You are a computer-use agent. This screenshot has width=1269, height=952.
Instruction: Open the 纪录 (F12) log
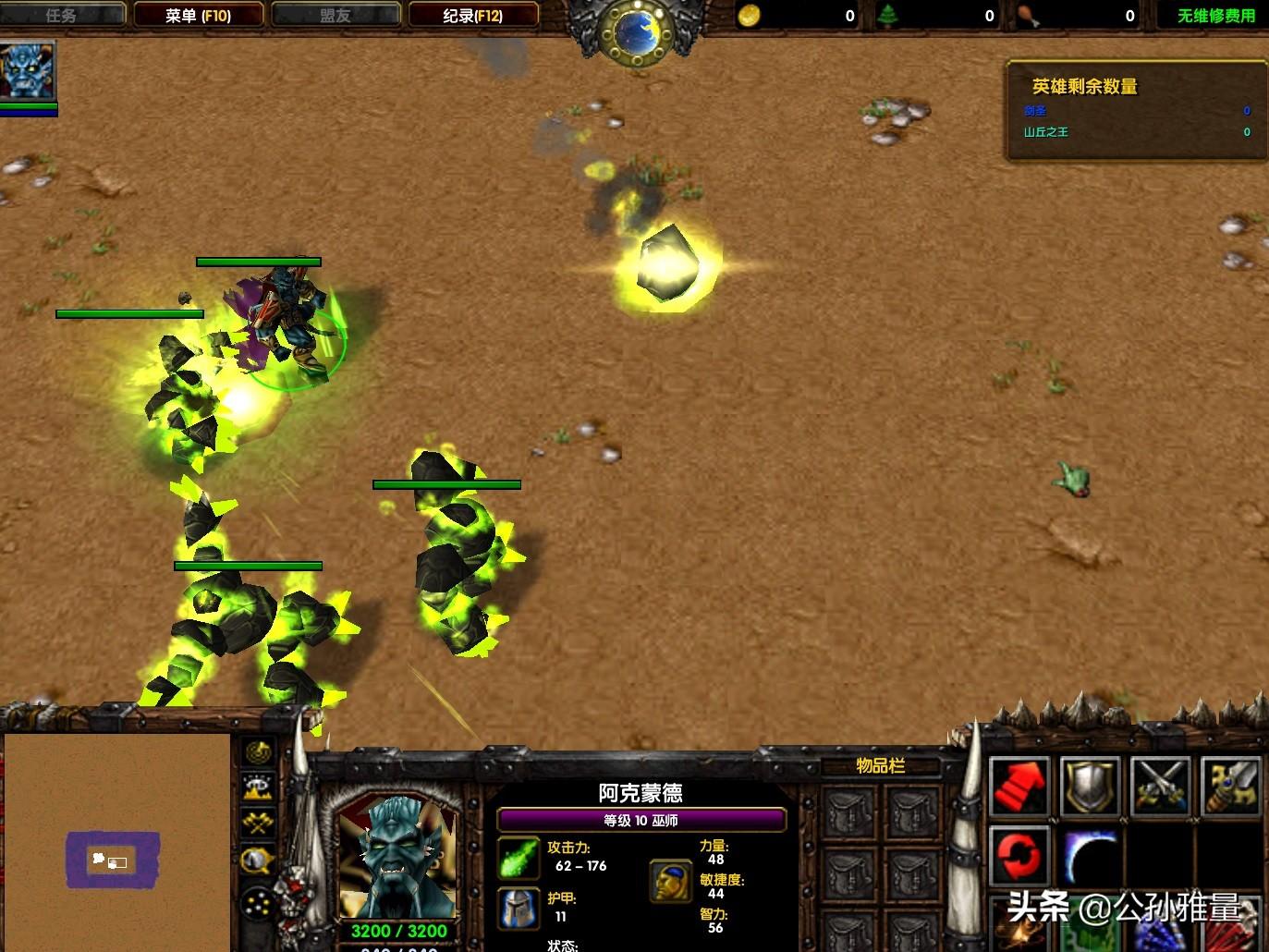[x=472, y=16]
